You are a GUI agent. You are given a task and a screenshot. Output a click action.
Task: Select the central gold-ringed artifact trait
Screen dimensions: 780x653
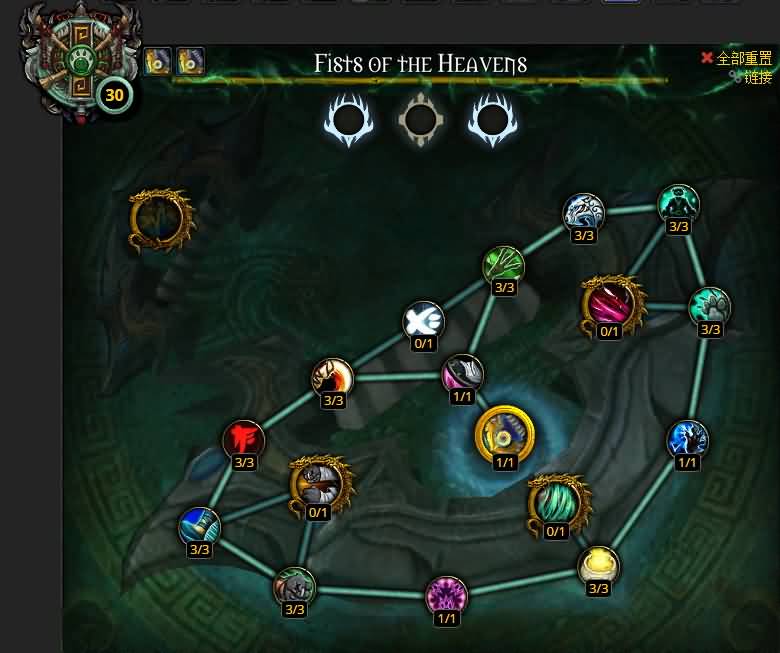504,433
